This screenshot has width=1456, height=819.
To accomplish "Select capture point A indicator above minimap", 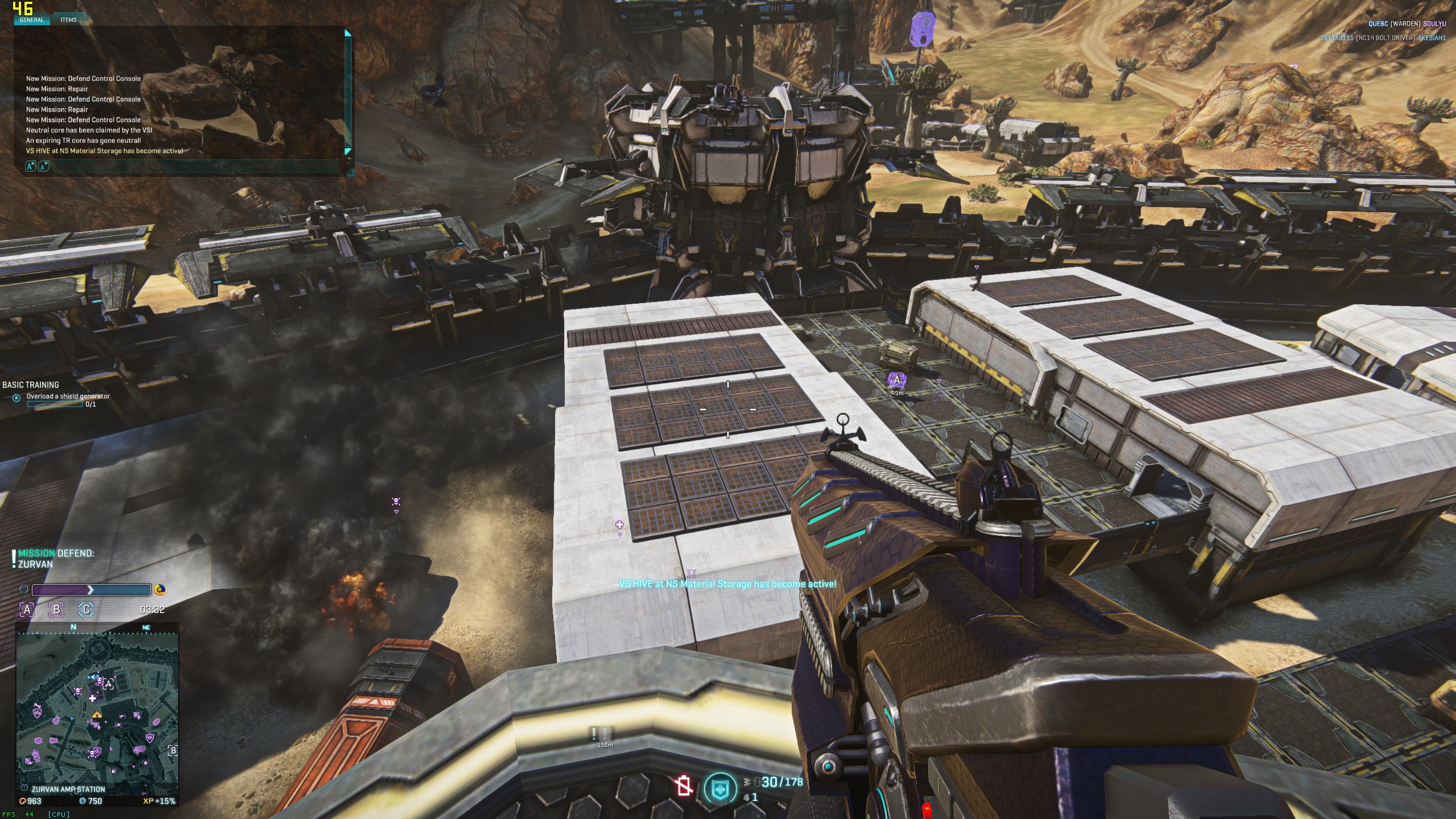I will (x=27, y=610).
